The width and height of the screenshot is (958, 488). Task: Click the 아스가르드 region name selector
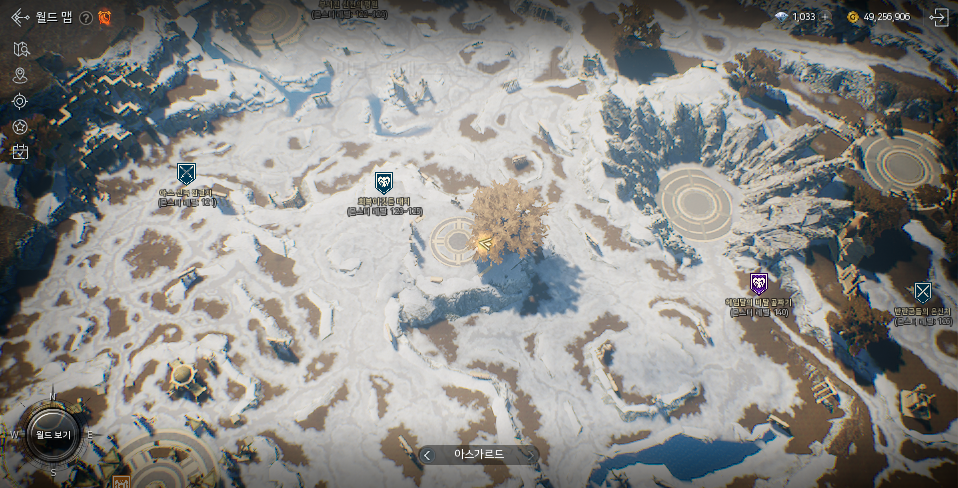(x=479, y=455)
